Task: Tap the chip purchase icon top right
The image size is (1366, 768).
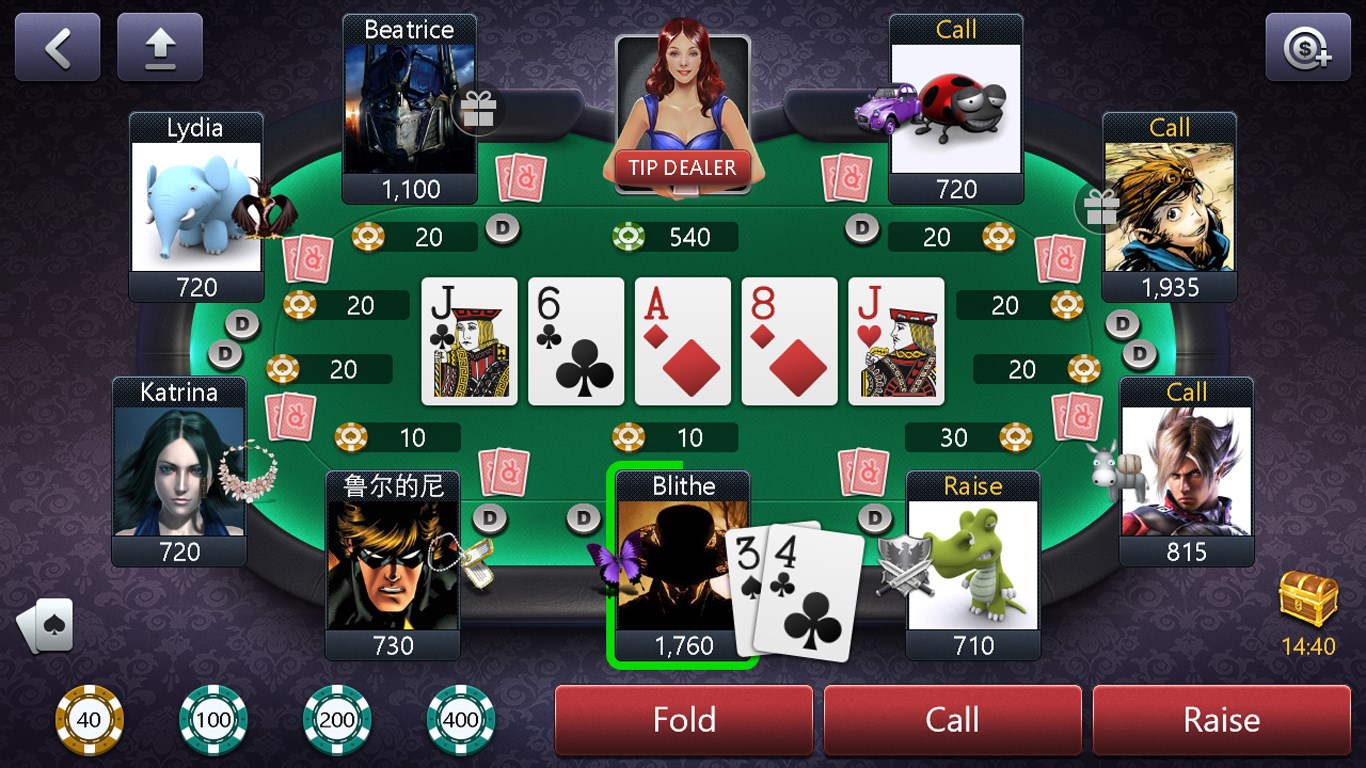Action: 1308,45
